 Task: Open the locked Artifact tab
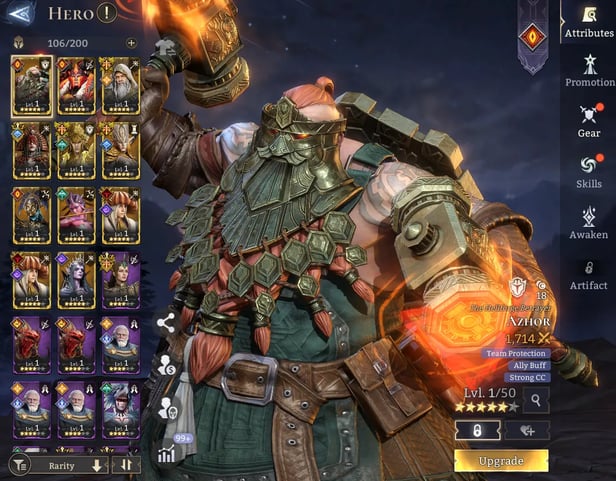point(589,274)
